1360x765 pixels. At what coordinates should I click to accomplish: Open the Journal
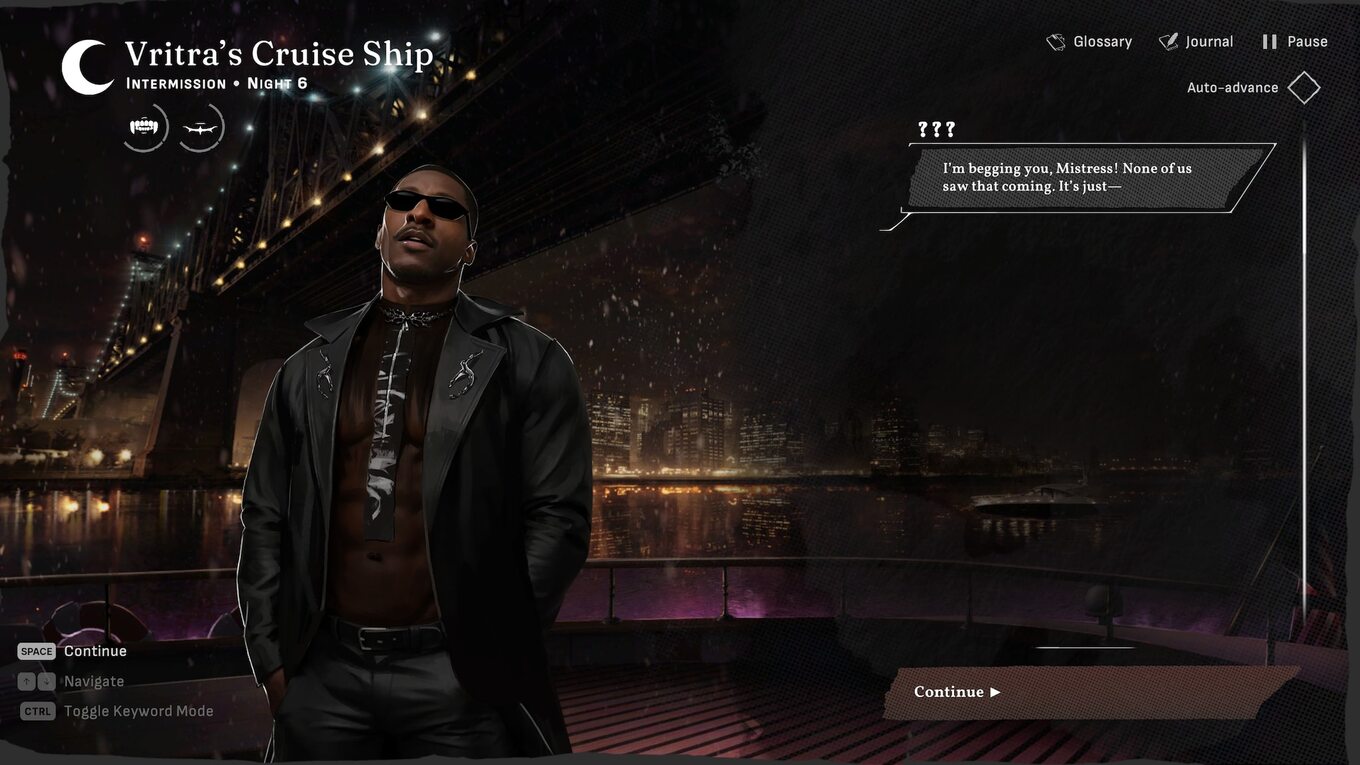(1196, 42)
